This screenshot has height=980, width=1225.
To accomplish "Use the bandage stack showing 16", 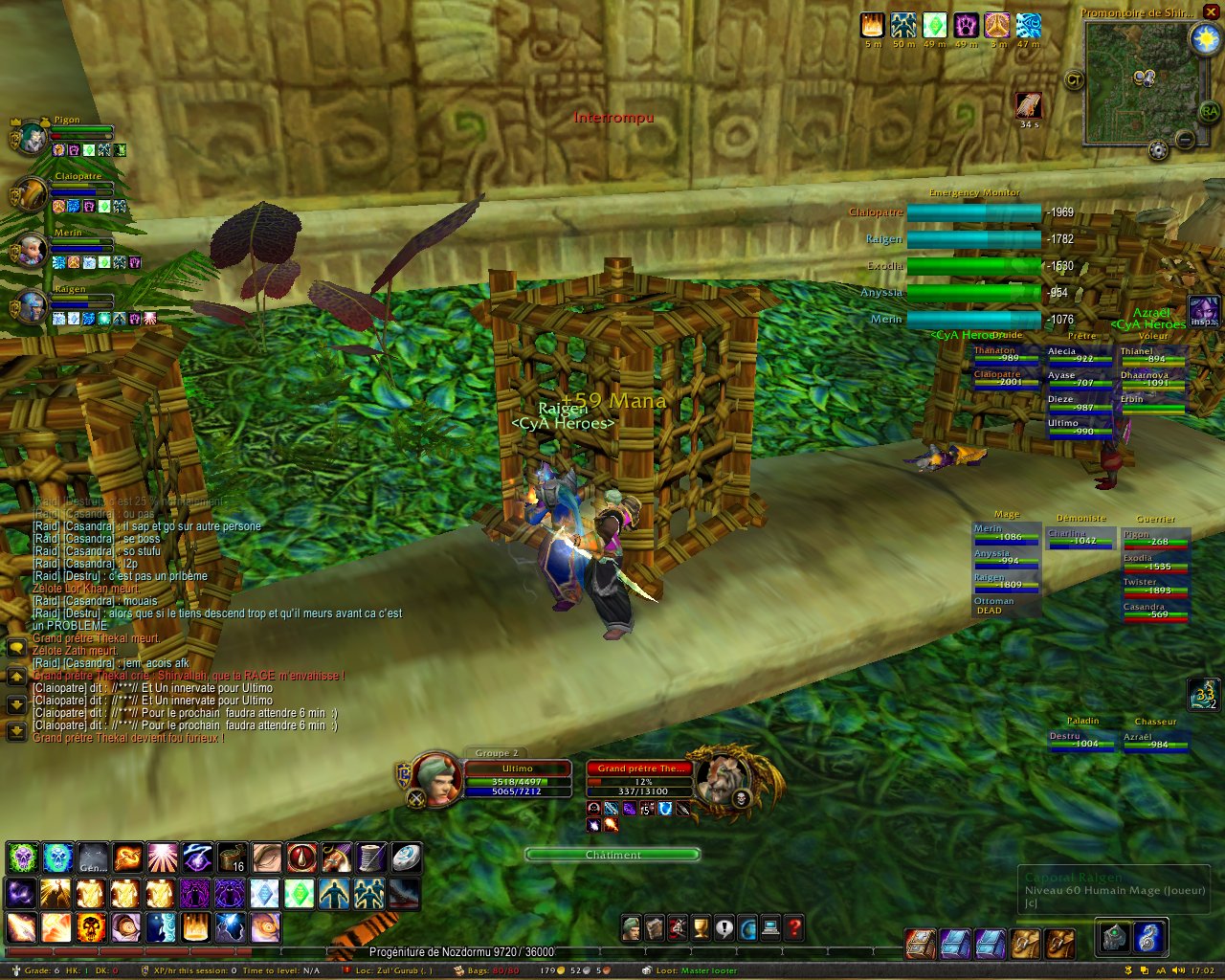I will 232,857.
